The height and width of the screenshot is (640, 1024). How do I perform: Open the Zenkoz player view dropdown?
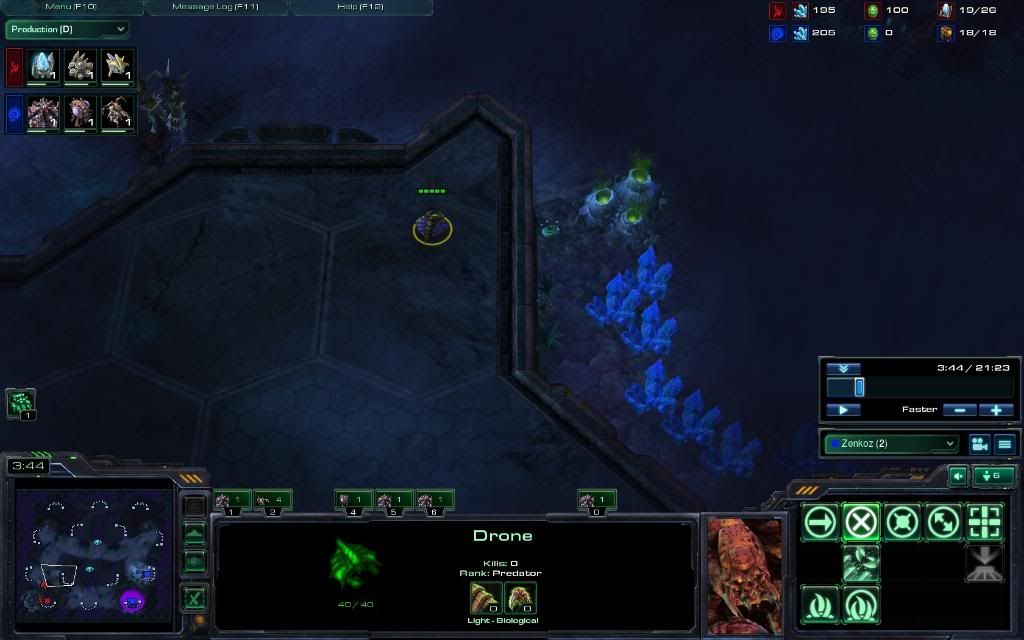coord(891,443)
